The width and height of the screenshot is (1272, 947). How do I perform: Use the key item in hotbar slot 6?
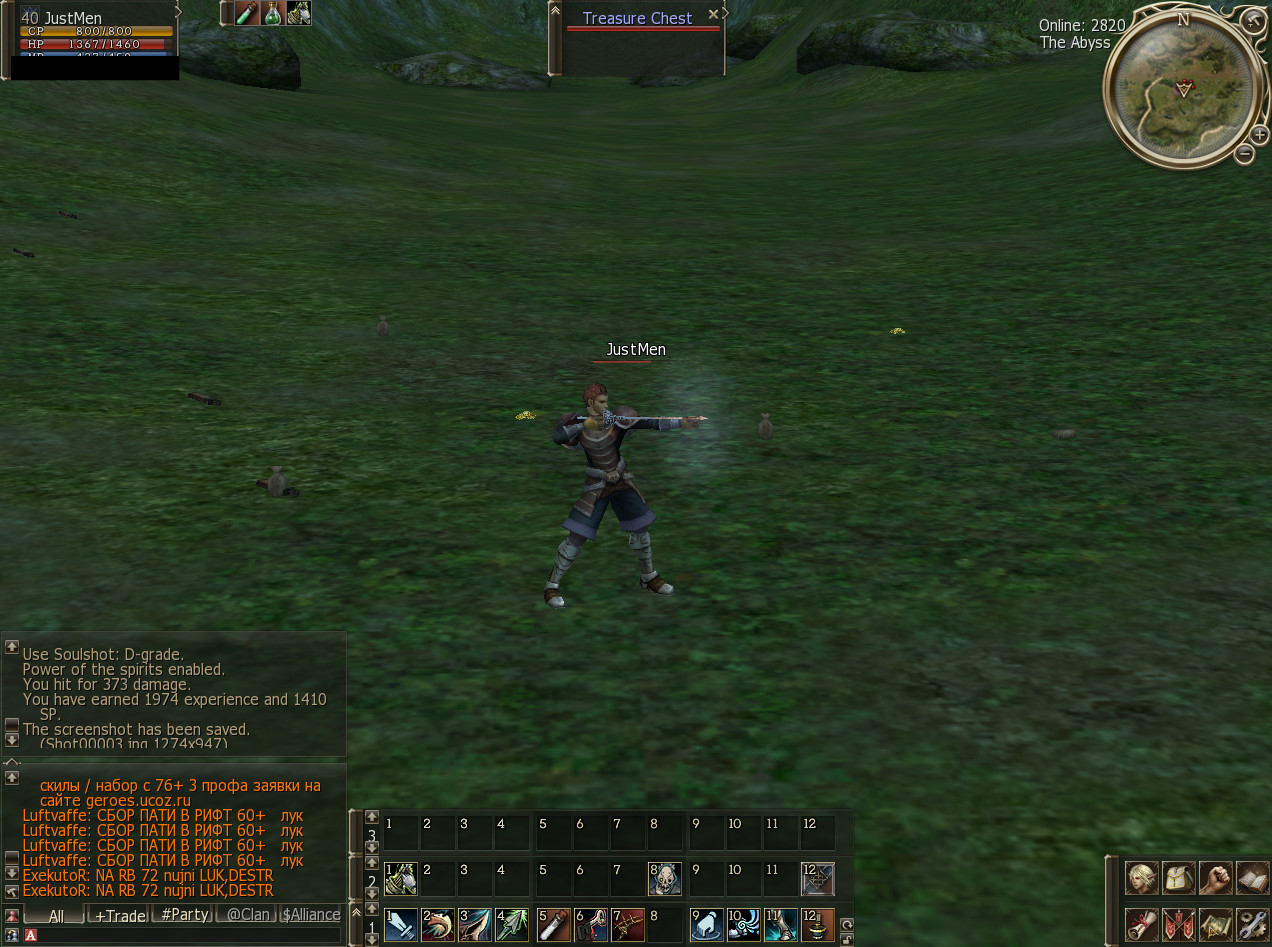tap(591, 925)
